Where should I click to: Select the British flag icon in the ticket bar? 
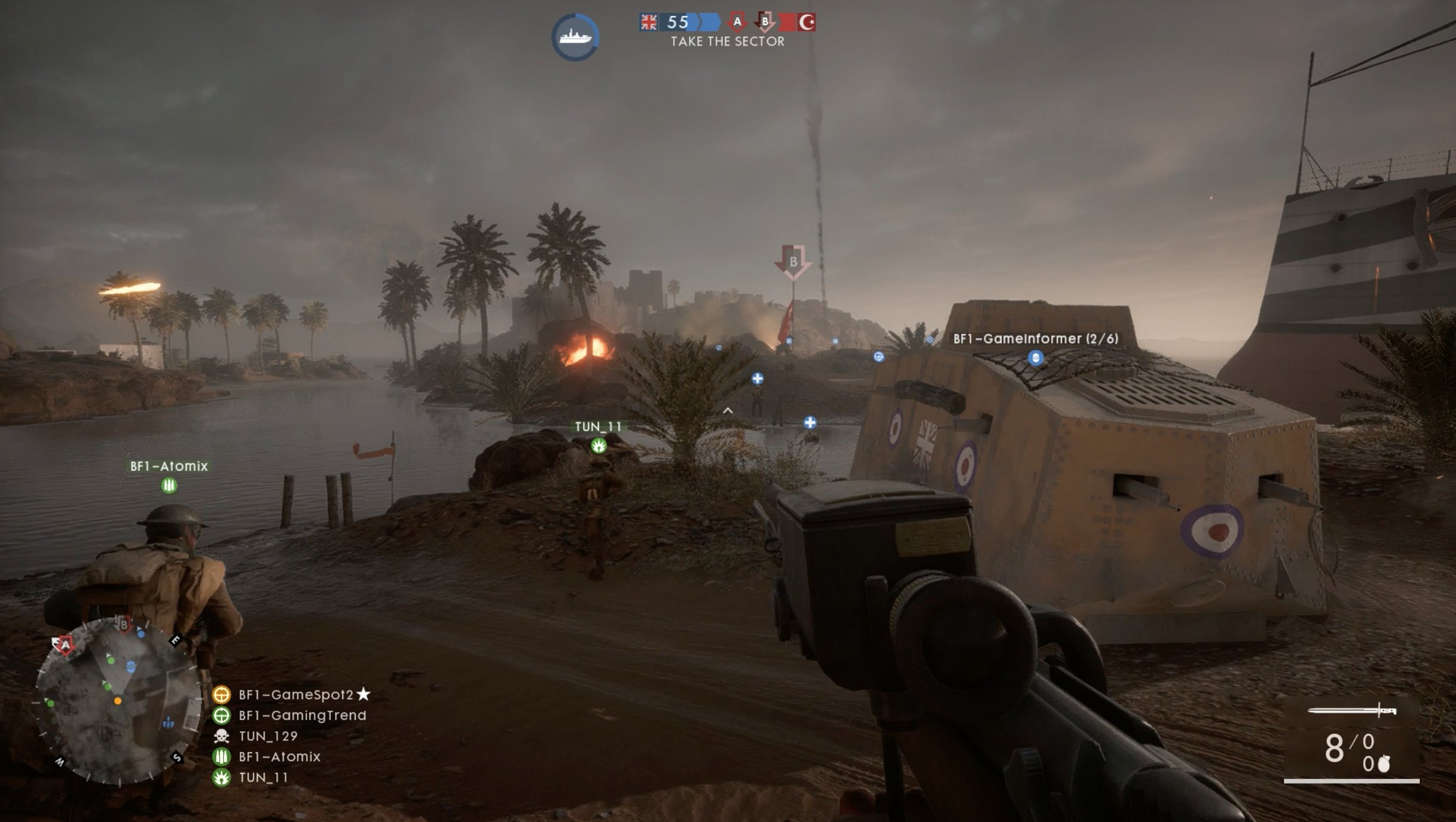(x=648, y=21)
